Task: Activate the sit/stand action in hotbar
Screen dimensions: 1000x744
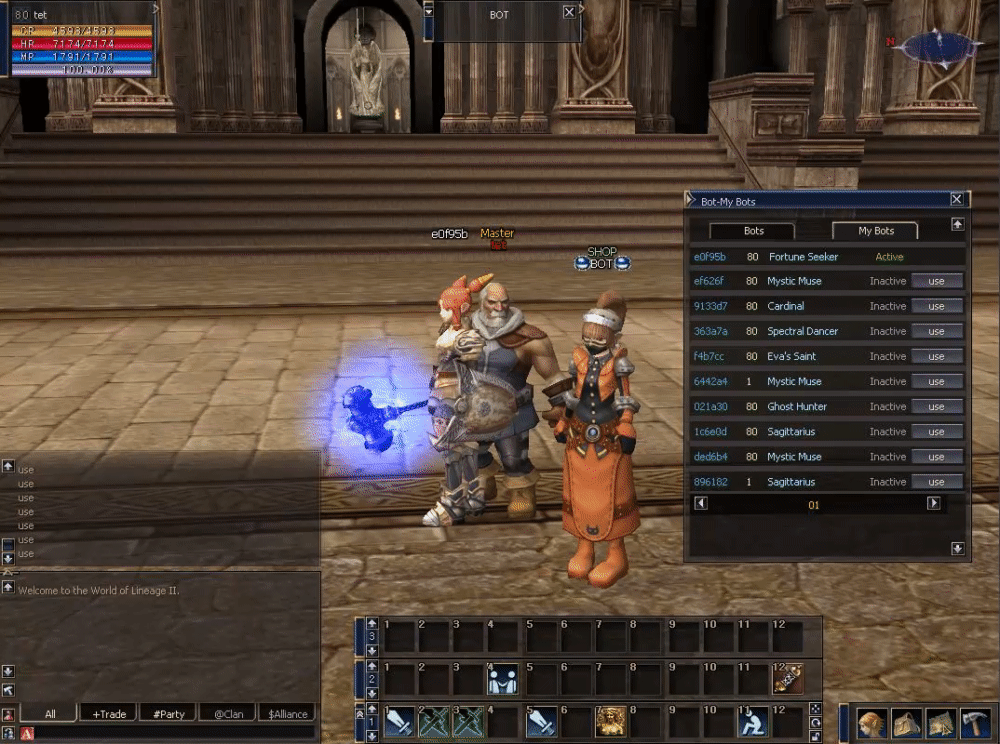Action: pyautogui.click(x=750, y=720)
